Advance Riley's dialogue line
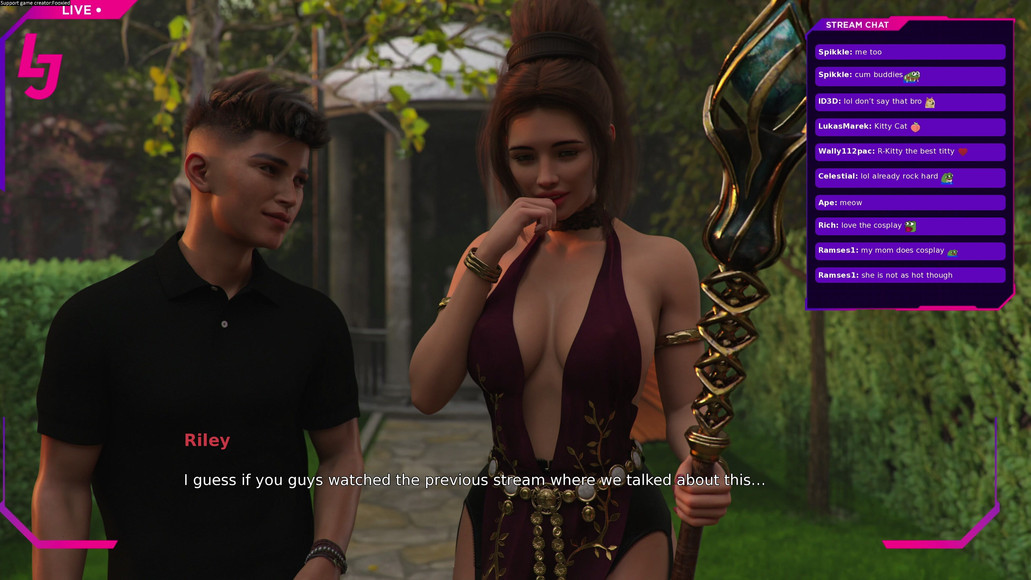 (x=474, y=480)
